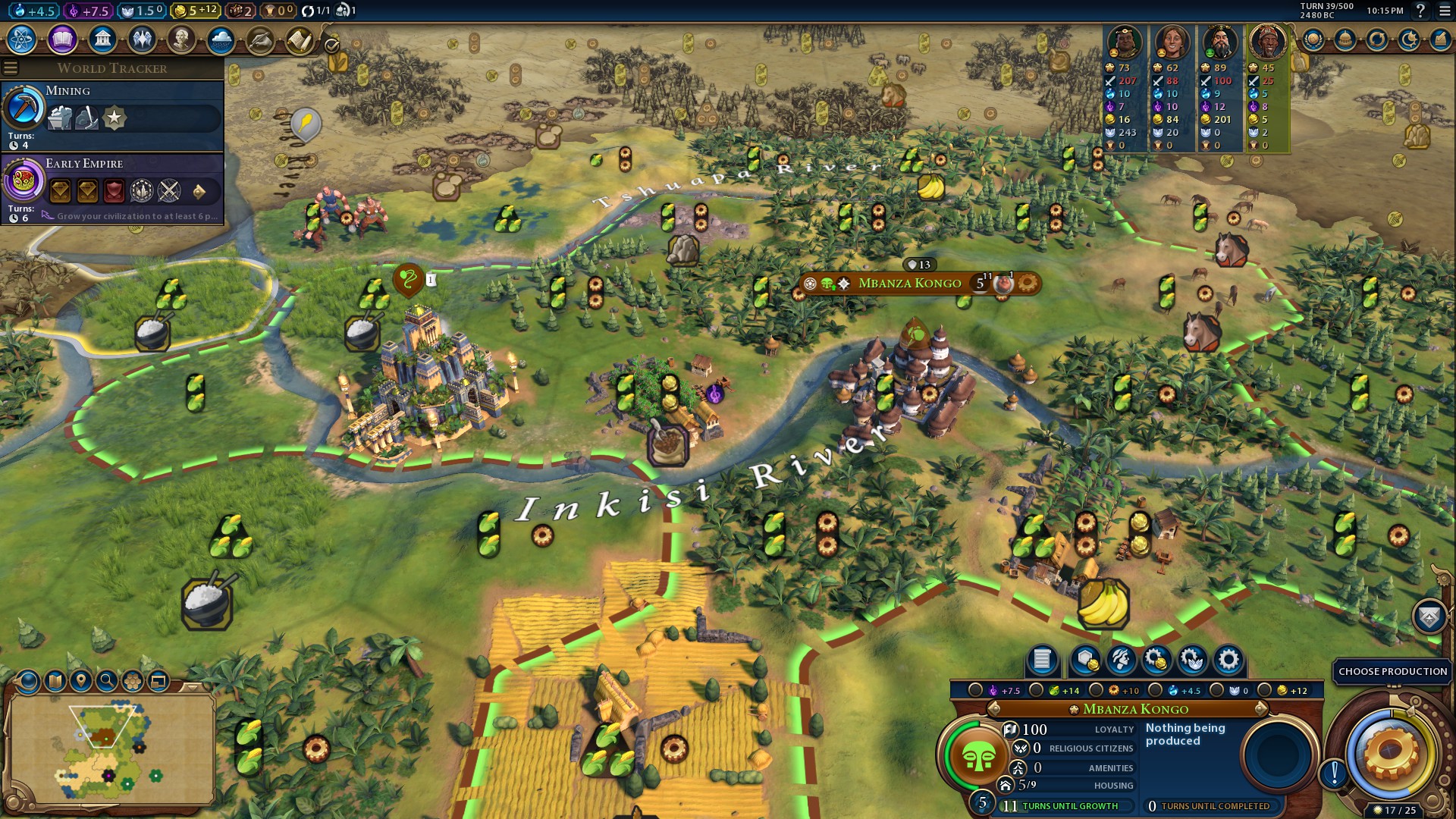Image resolution: width=1456 pixels, height=819 pixels.
Task: Click the Mbanza Kongo city banner
Action: click(x=909, y=284)
